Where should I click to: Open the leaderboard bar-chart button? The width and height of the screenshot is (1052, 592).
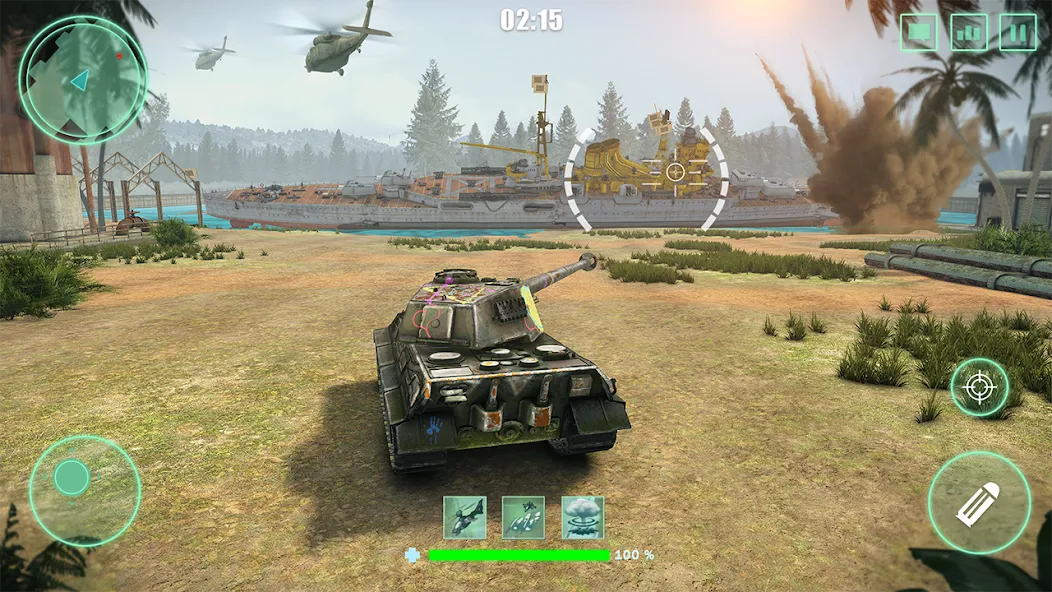click(x=968, y=32)
